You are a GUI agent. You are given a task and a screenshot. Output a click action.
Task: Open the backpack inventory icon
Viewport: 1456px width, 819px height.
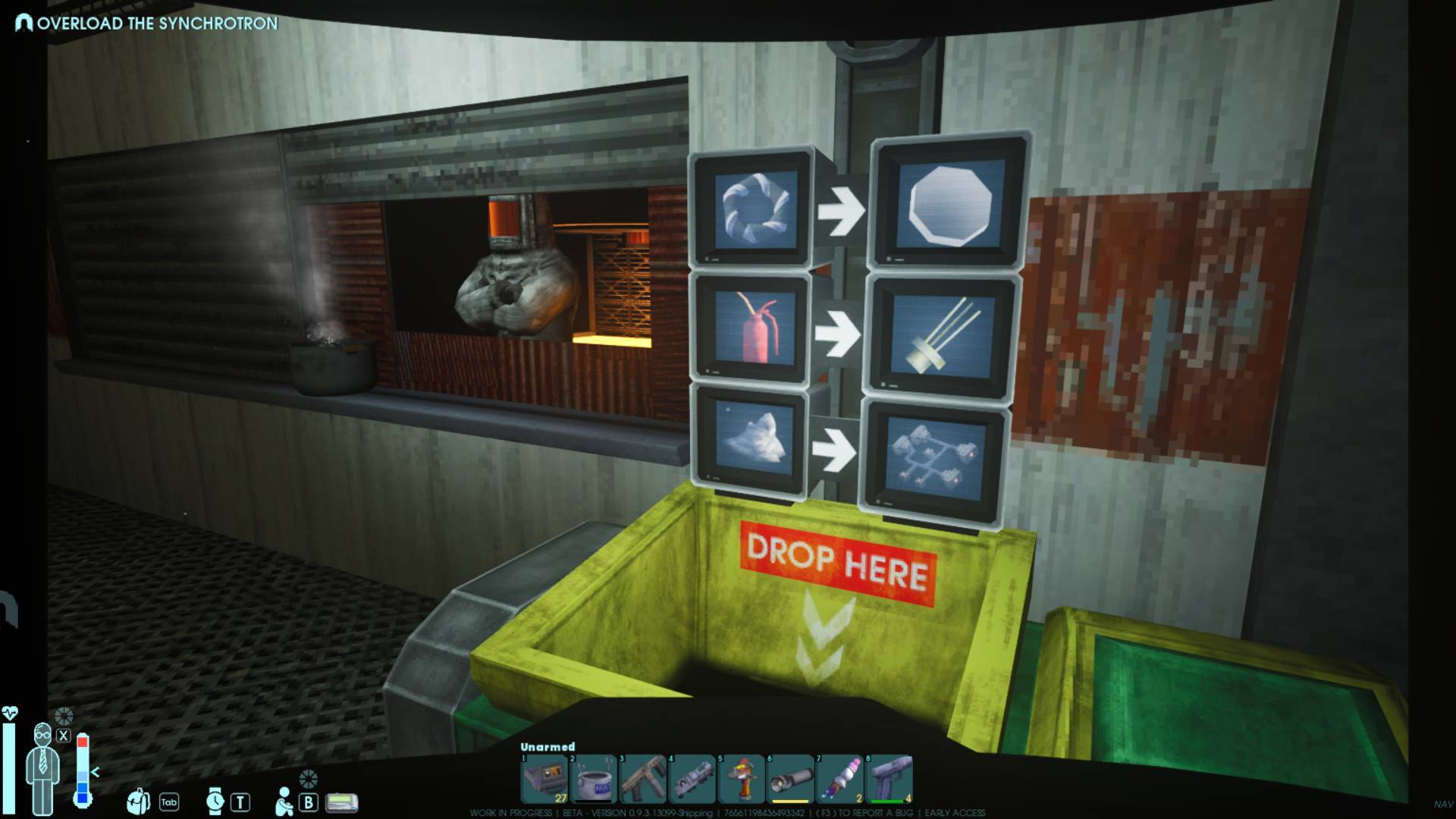(139, 801)
